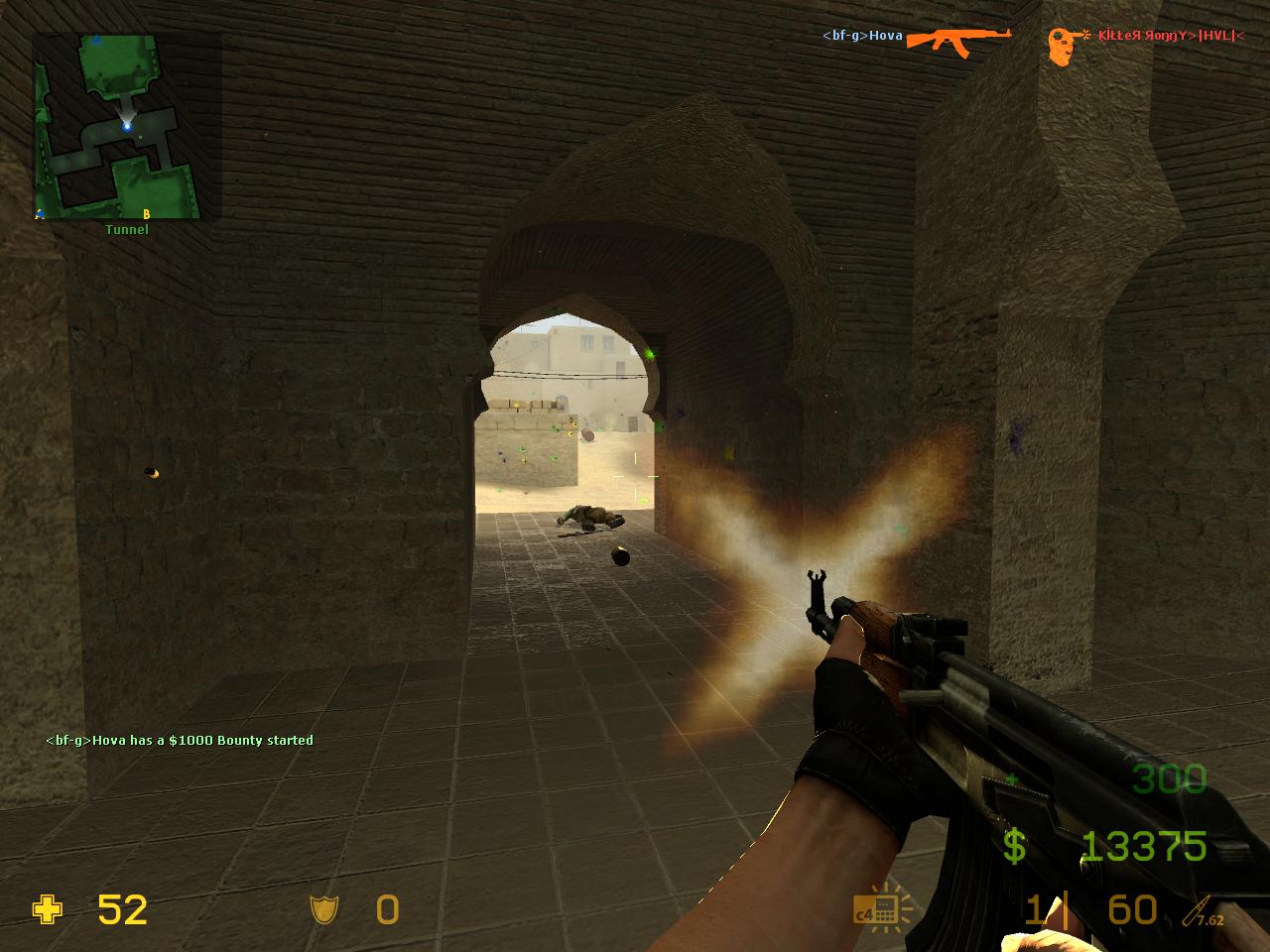Click the radar minimap

(x=117, y=126)
